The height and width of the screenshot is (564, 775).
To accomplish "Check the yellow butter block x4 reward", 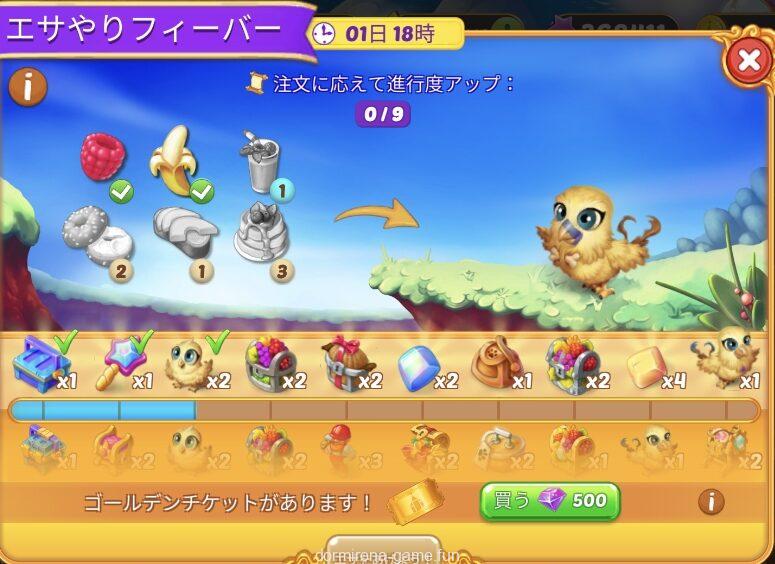I will (x=646, y=368).
